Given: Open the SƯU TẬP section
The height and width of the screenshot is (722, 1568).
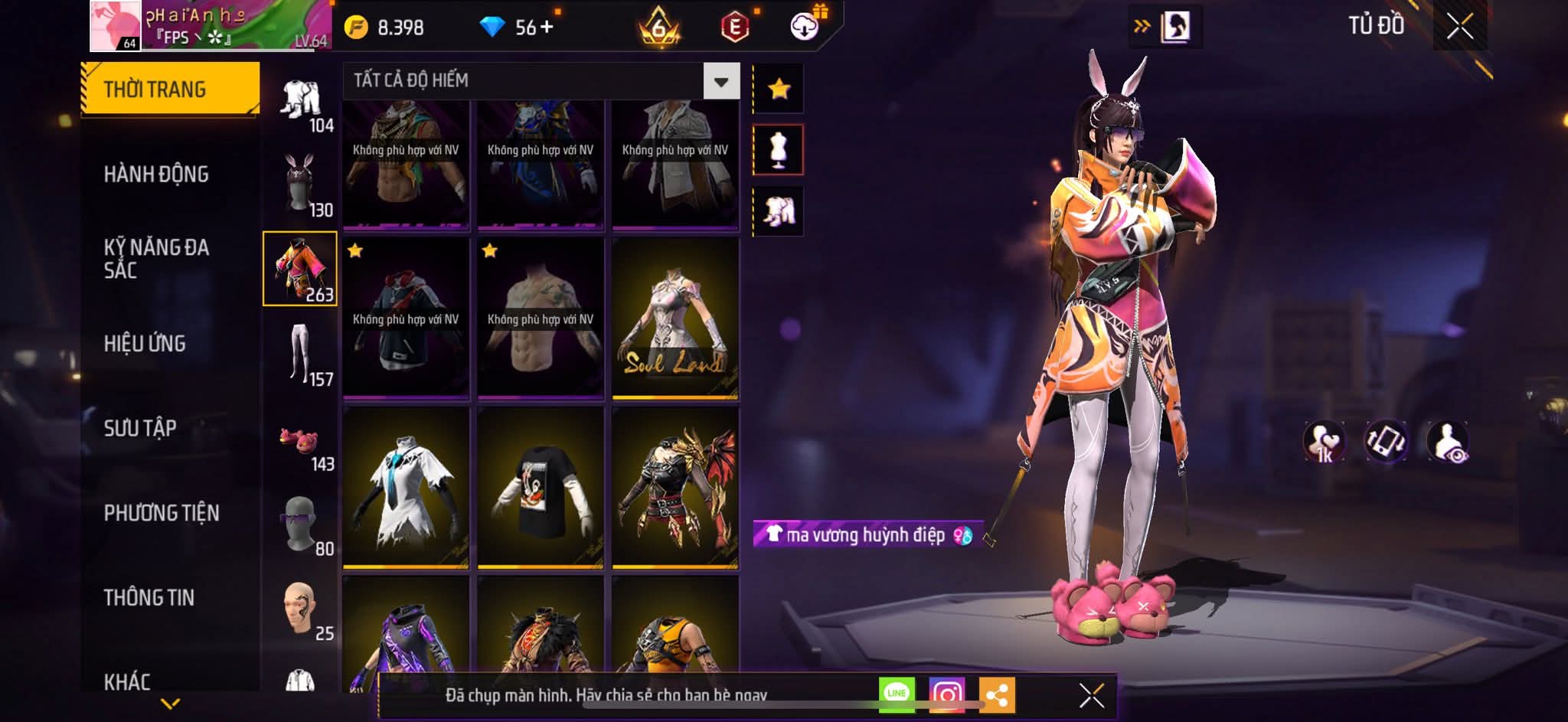Looking at the screenshot, I should pyautogui.click(x=140, y=428).
